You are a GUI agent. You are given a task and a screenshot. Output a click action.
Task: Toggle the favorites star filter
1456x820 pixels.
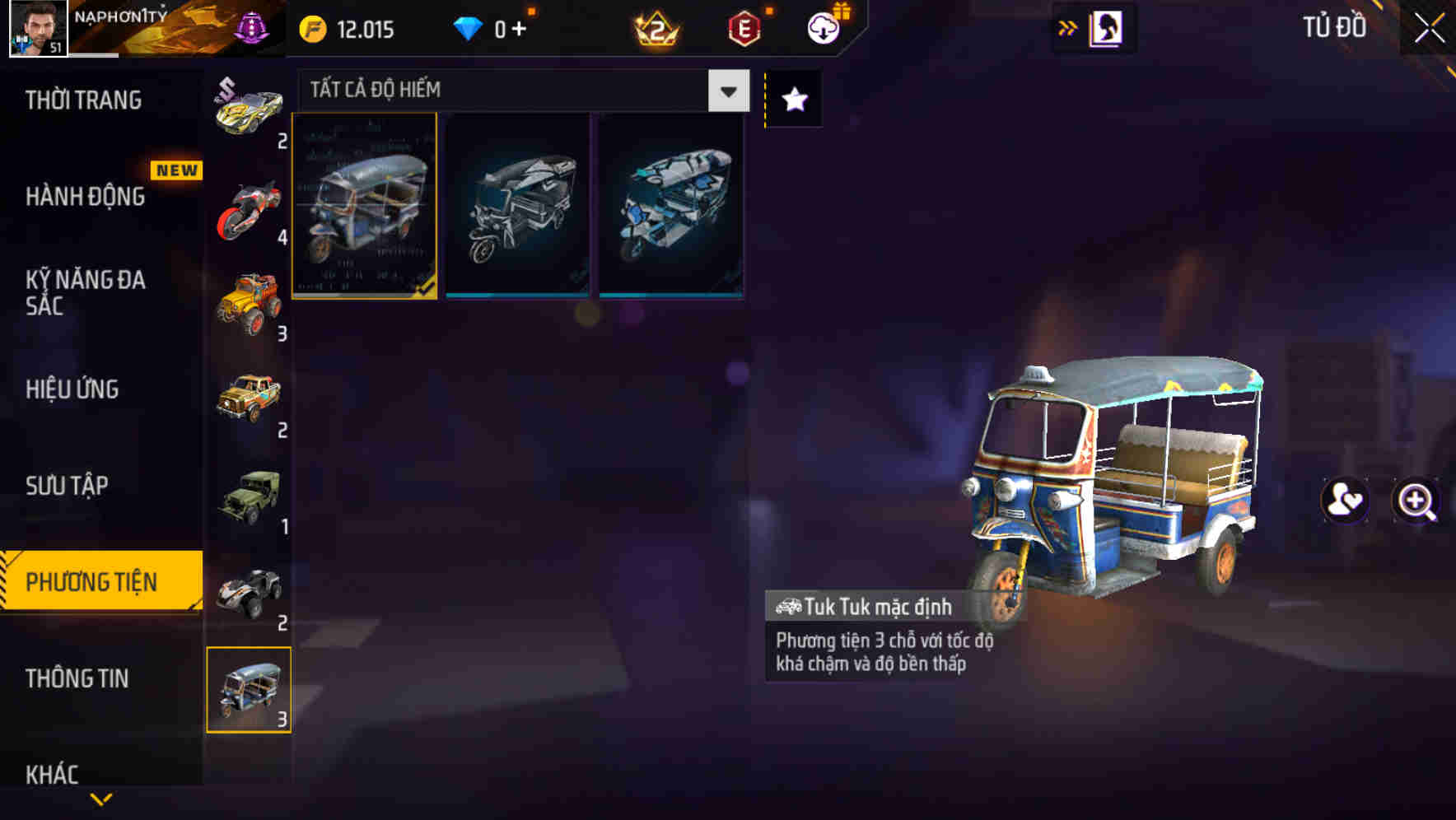(792, 100)
